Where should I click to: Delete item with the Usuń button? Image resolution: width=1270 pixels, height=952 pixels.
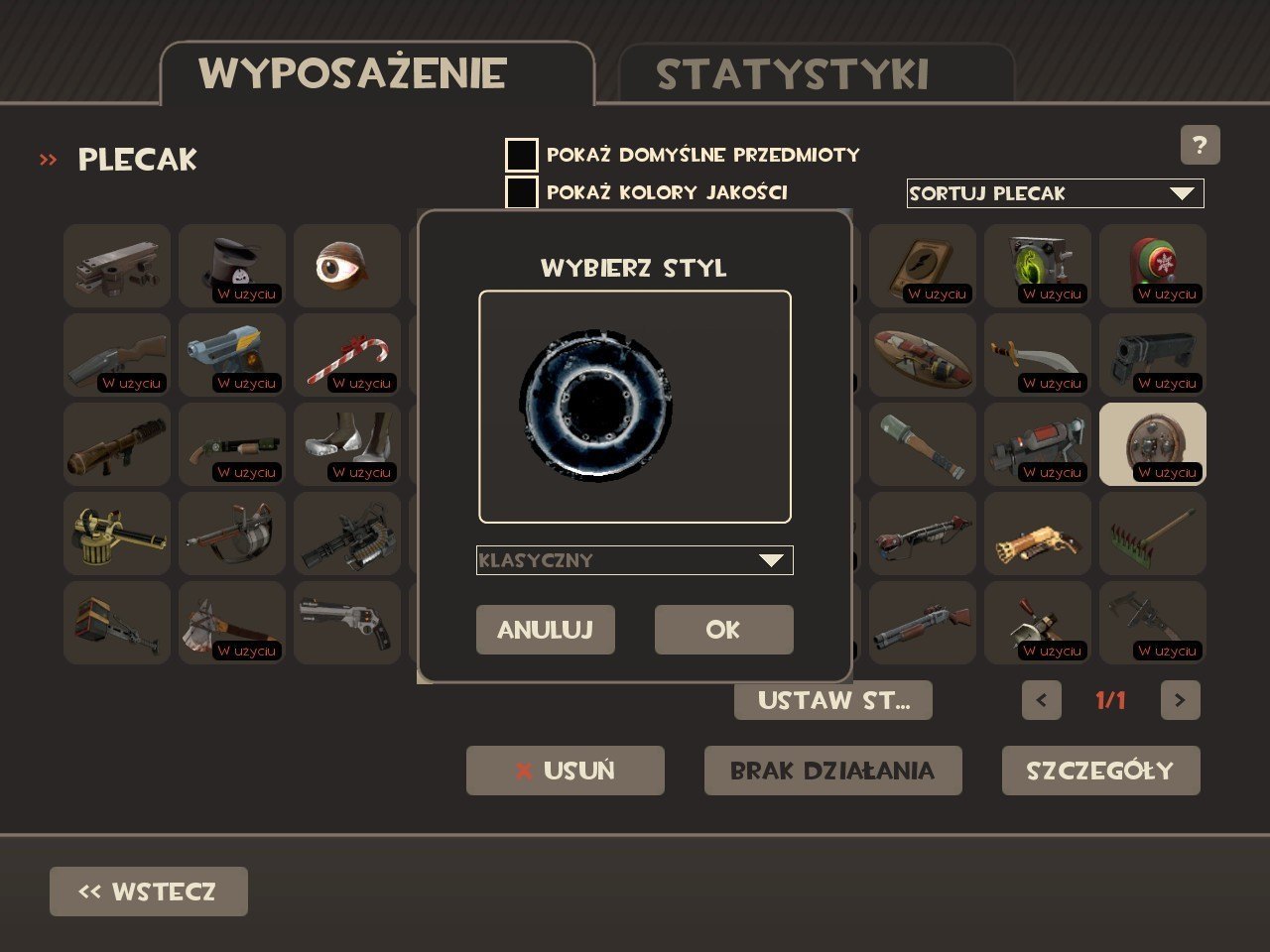point(565,771)
